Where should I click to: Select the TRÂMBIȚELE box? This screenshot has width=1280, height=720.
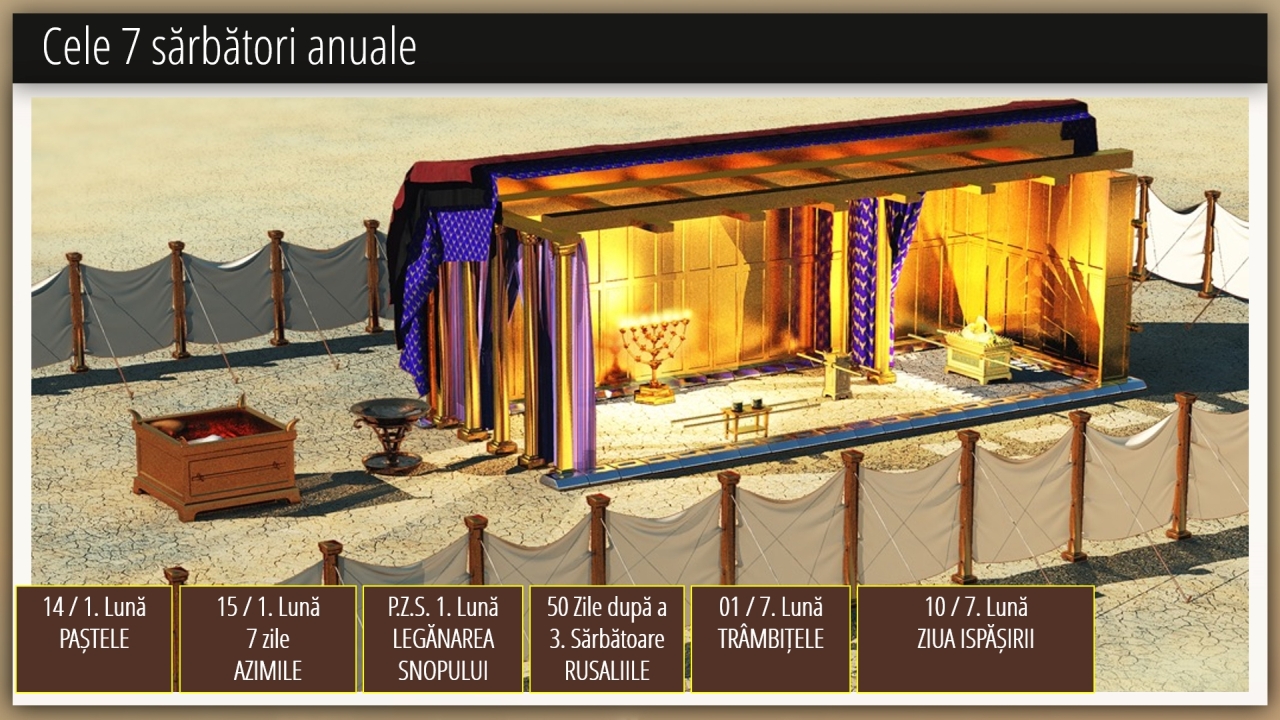(770, 638)
